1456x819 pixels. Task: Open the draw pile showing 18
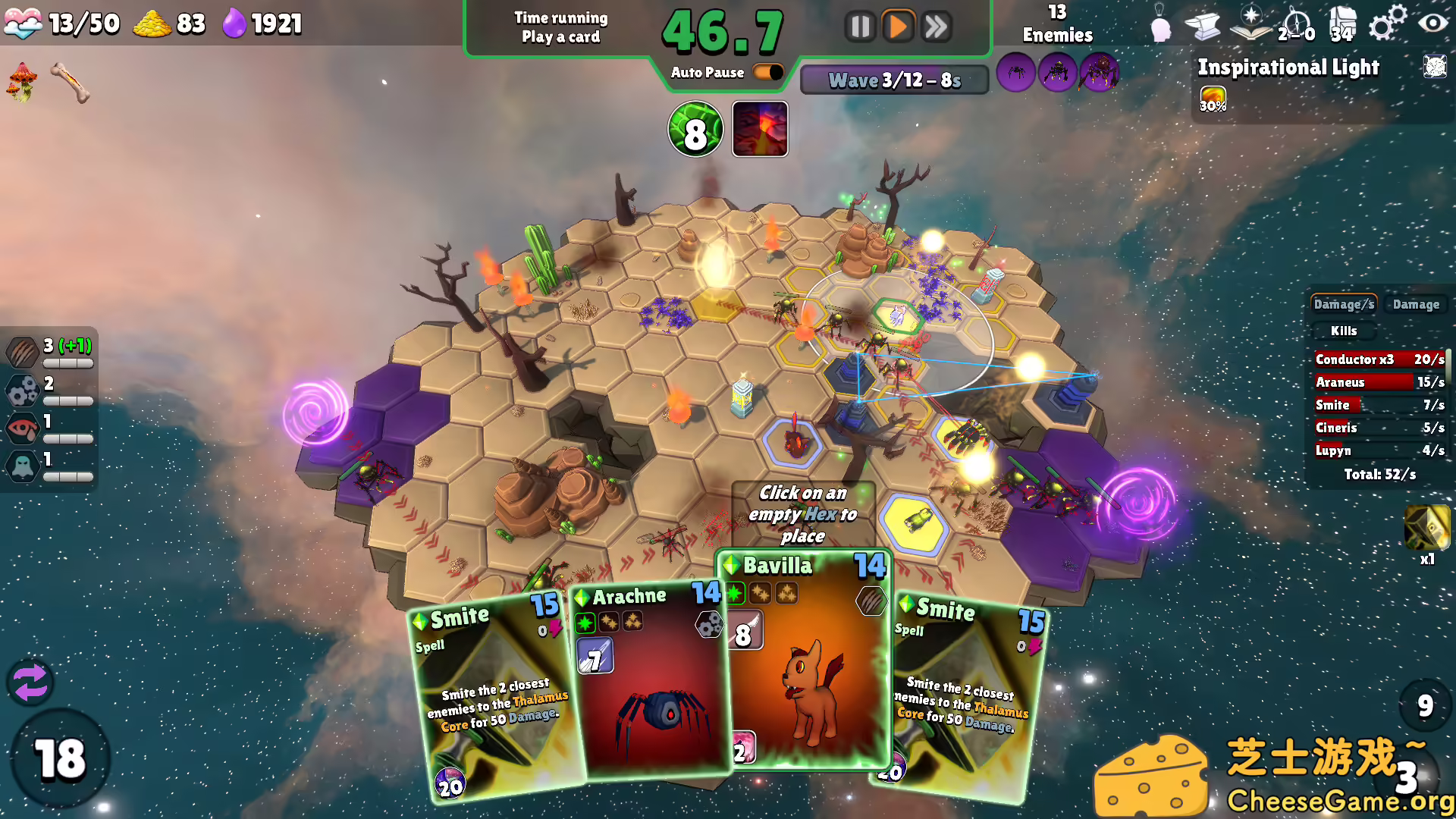pos(59,758)
